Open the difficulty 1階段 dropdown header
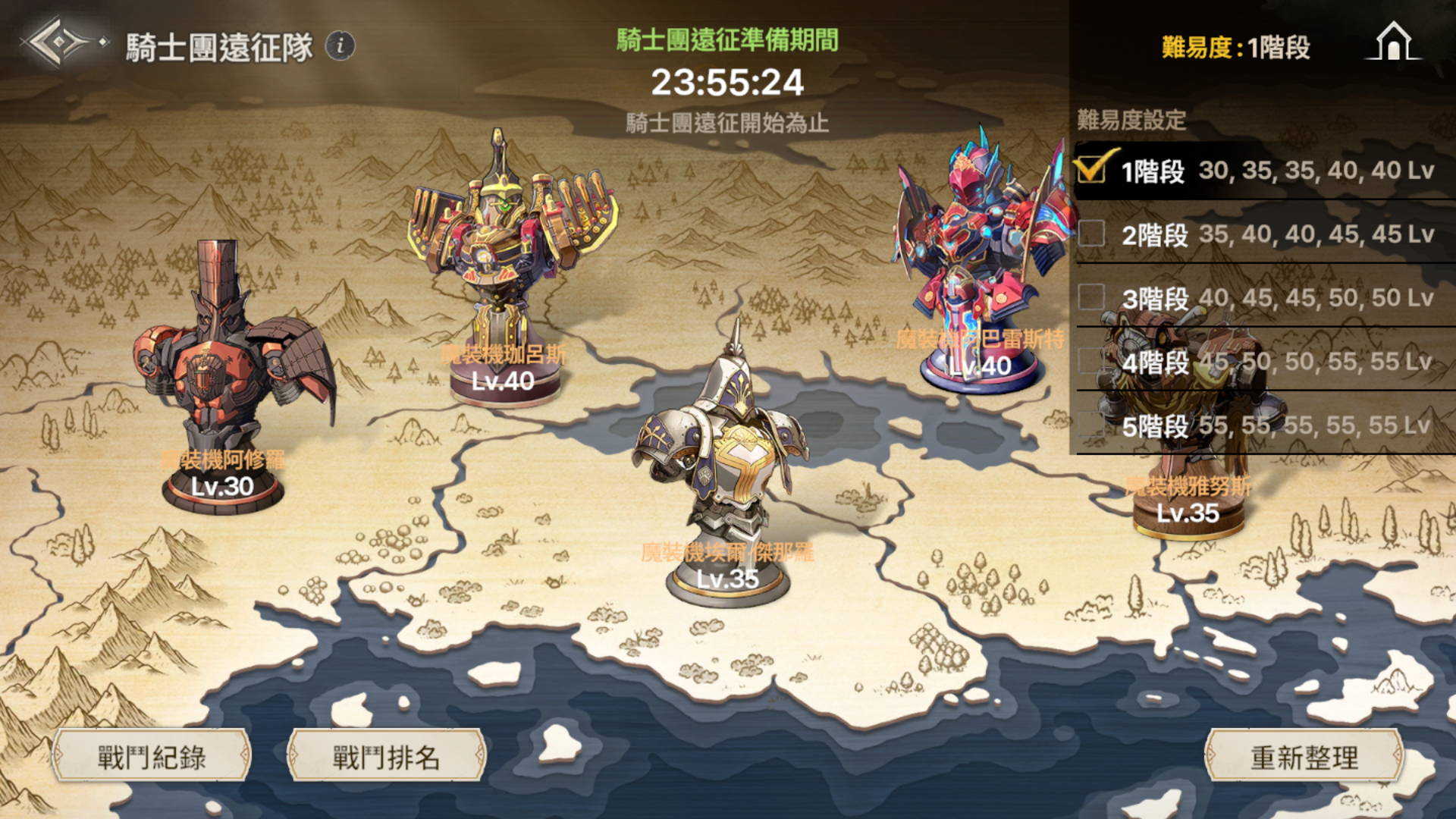This screenshot has height=819, width=1456. click(x=1235, y=47)
